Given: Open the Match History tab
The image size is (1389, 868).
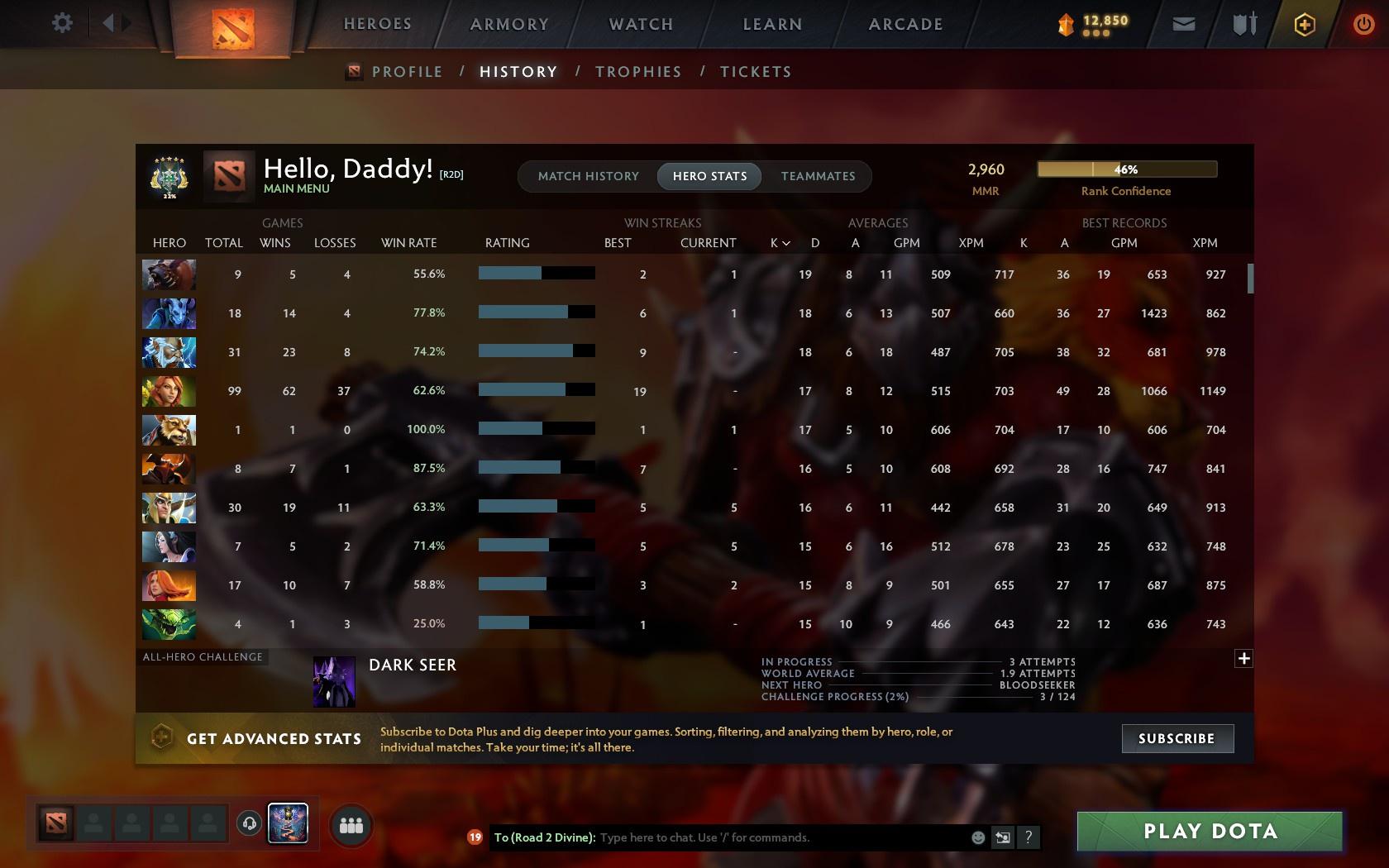Looking at the screenshot, I should (588, 176).
